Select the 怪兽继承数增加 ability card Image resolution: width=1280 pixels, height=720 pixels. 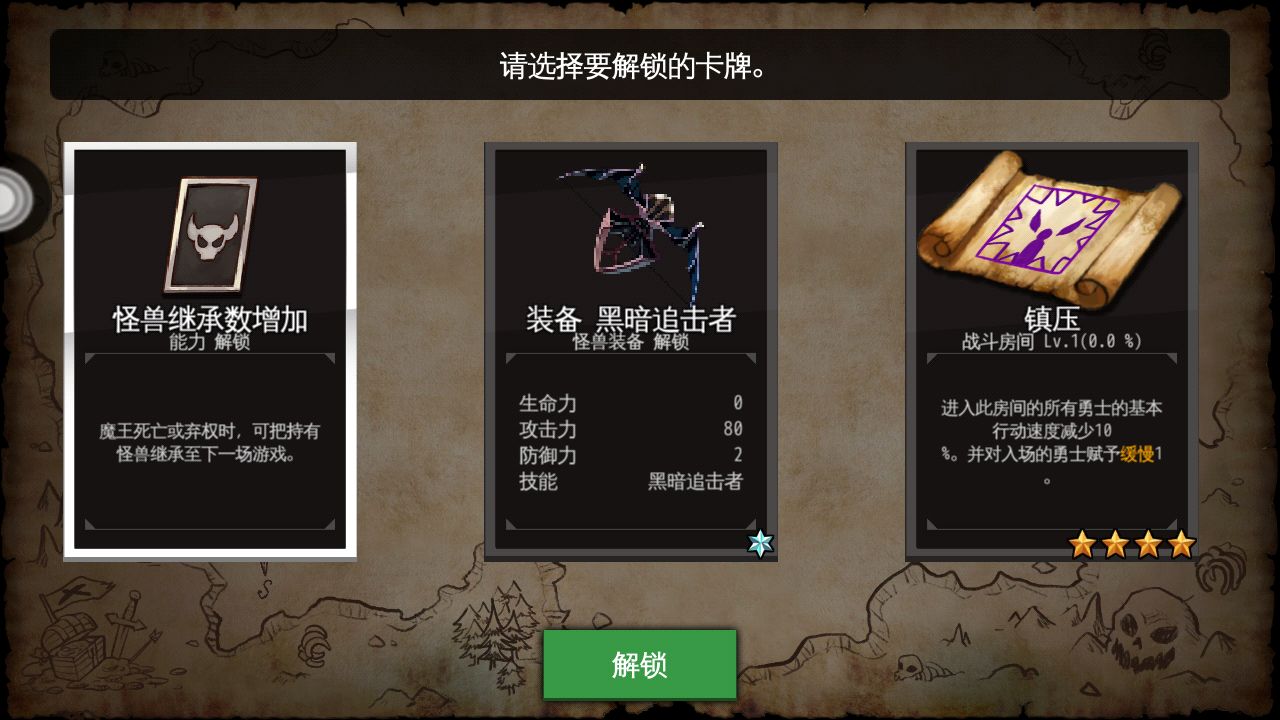210,350
